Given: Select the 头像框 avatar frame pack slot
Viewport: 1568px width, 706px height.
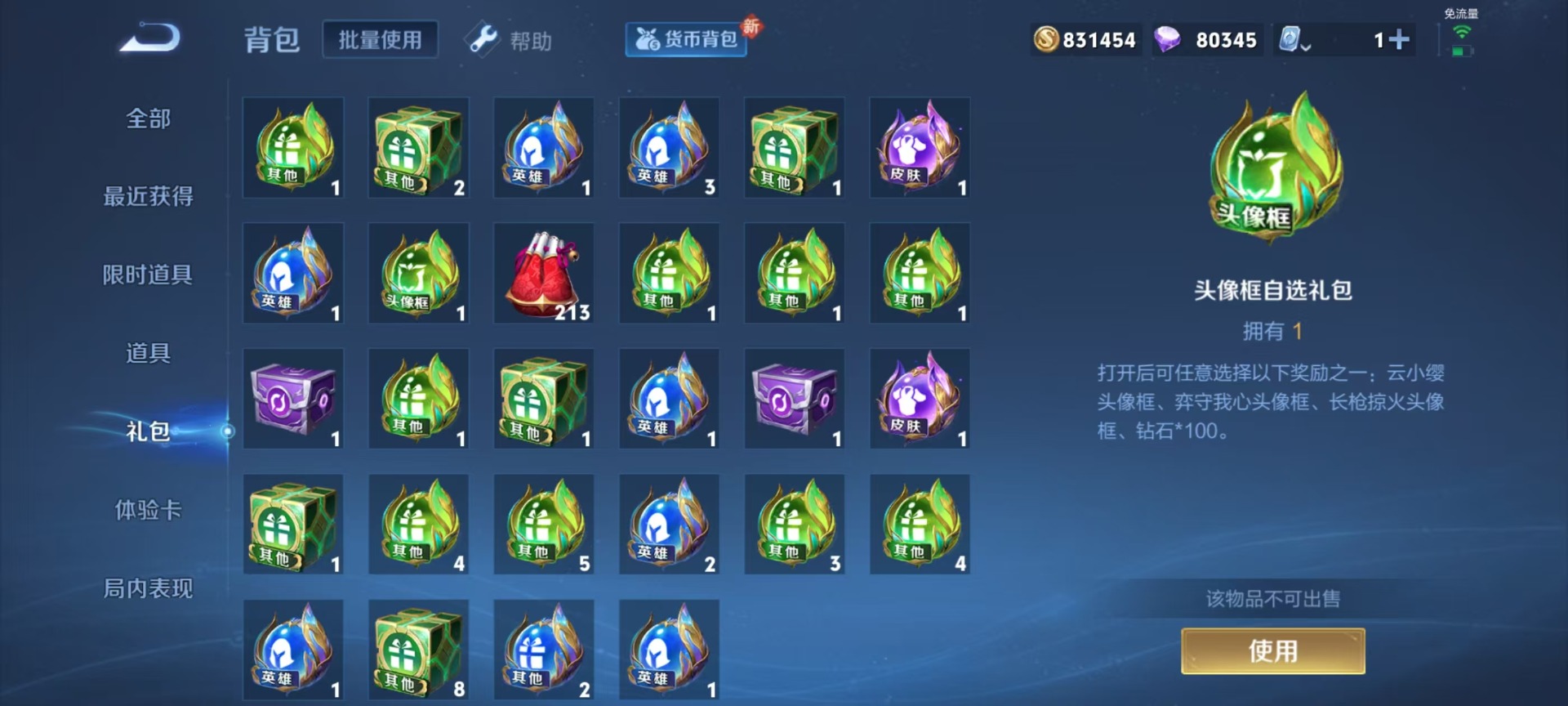Looking at the screenshot, I should [x=418, y=274].
